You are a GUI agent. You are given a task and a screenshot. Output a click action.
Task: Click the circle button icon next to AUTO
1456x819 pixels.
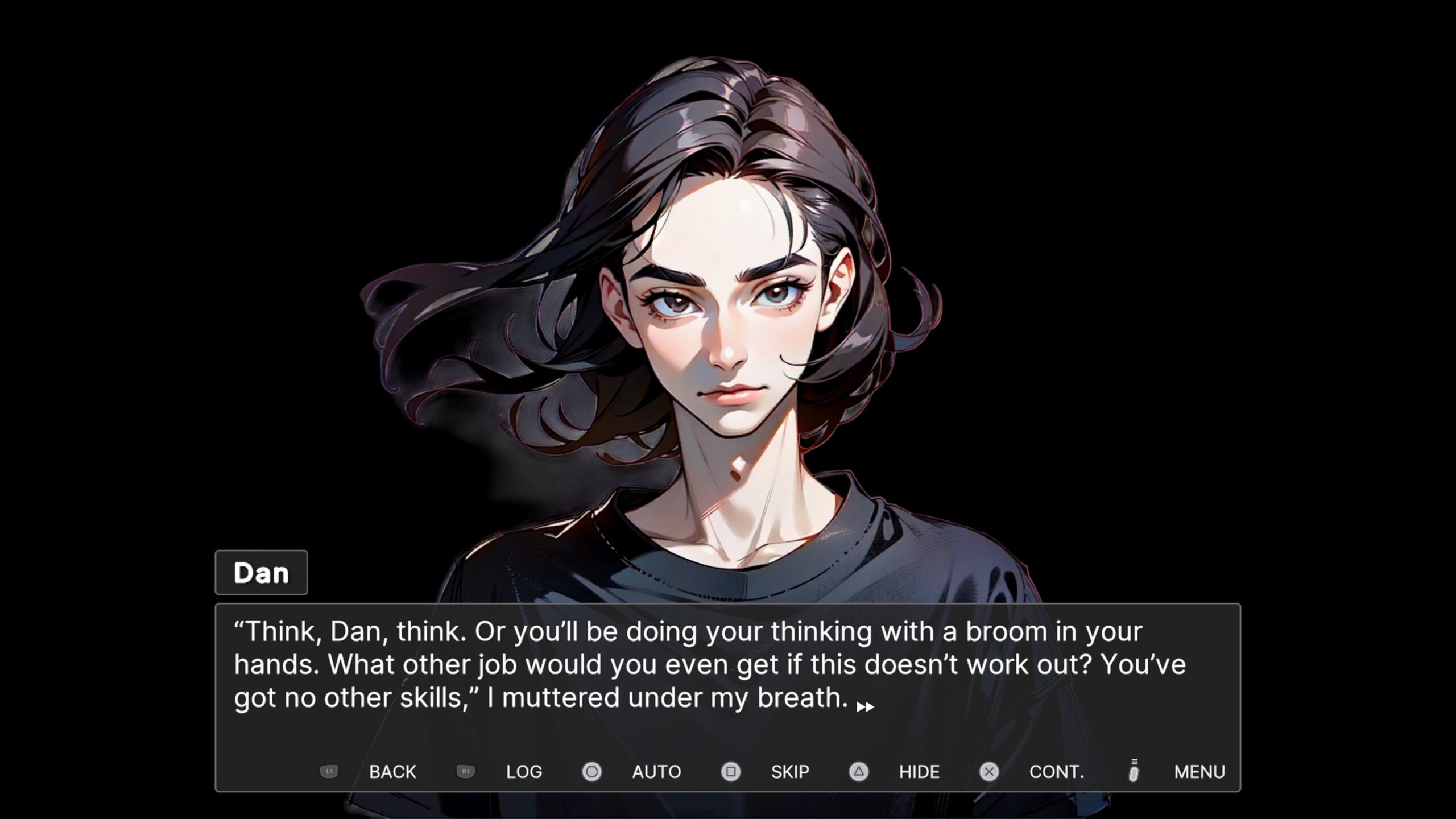(591, 772)
